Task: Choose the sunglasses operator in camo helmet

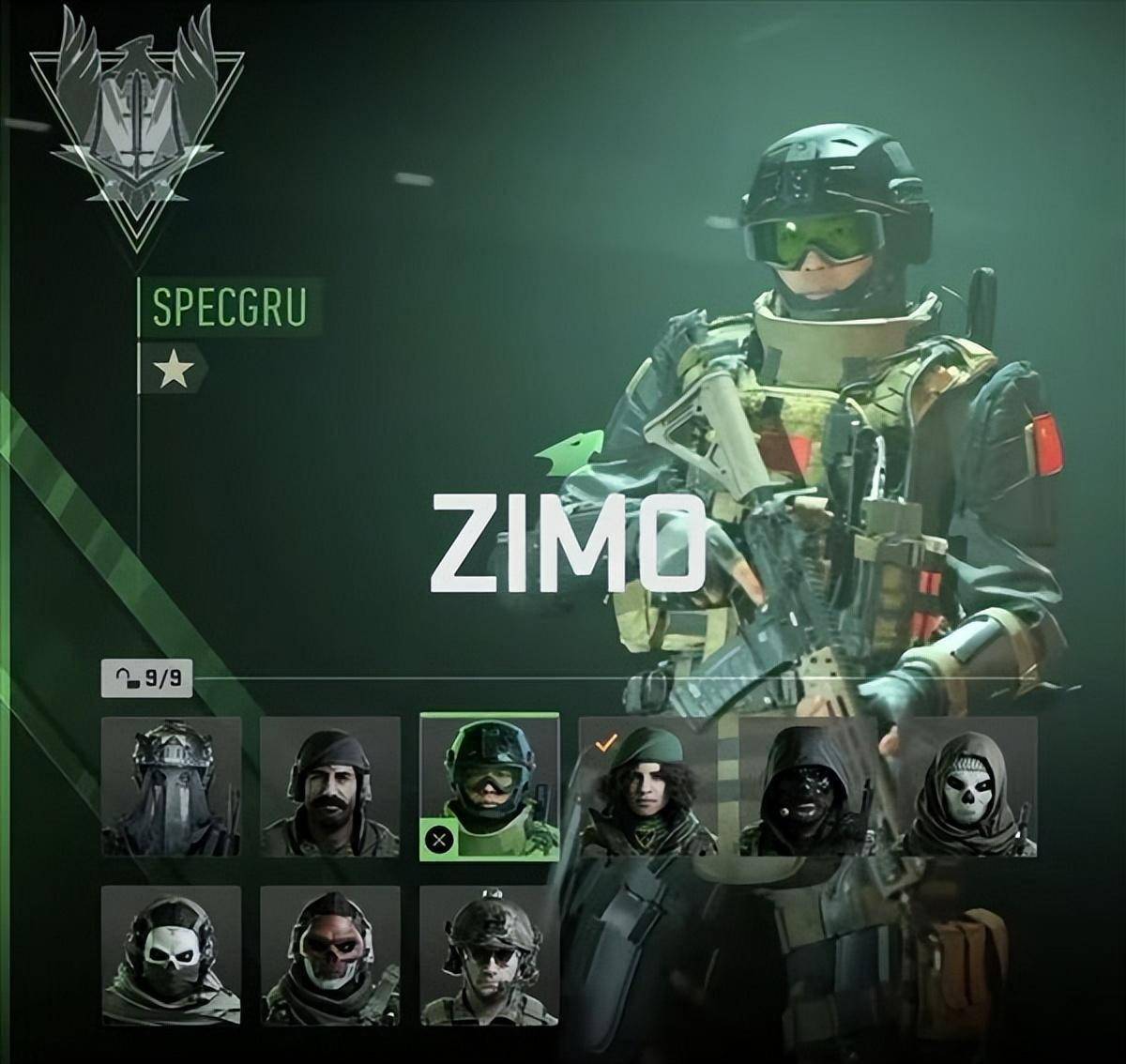Action: 490,955
